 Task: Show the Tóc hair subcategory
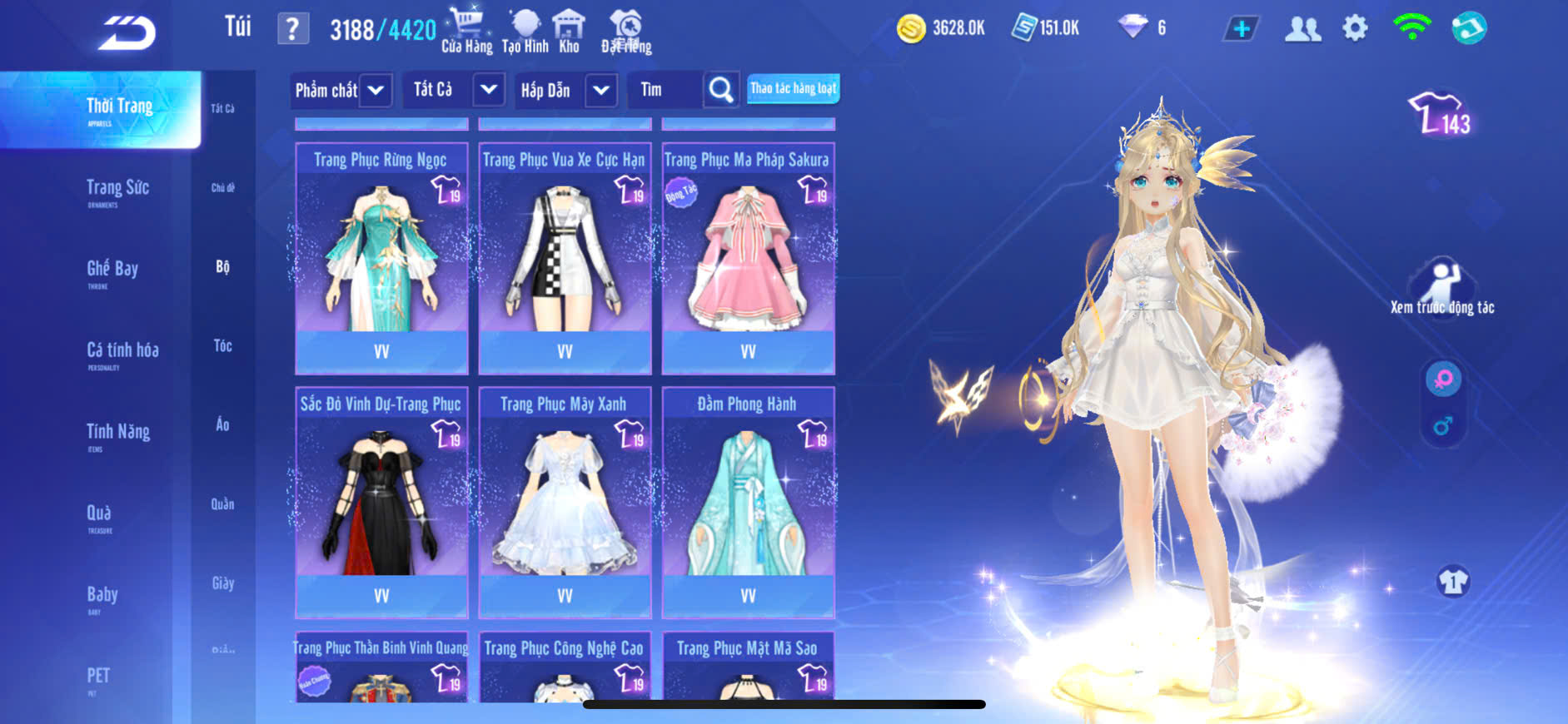click(222, 345)
